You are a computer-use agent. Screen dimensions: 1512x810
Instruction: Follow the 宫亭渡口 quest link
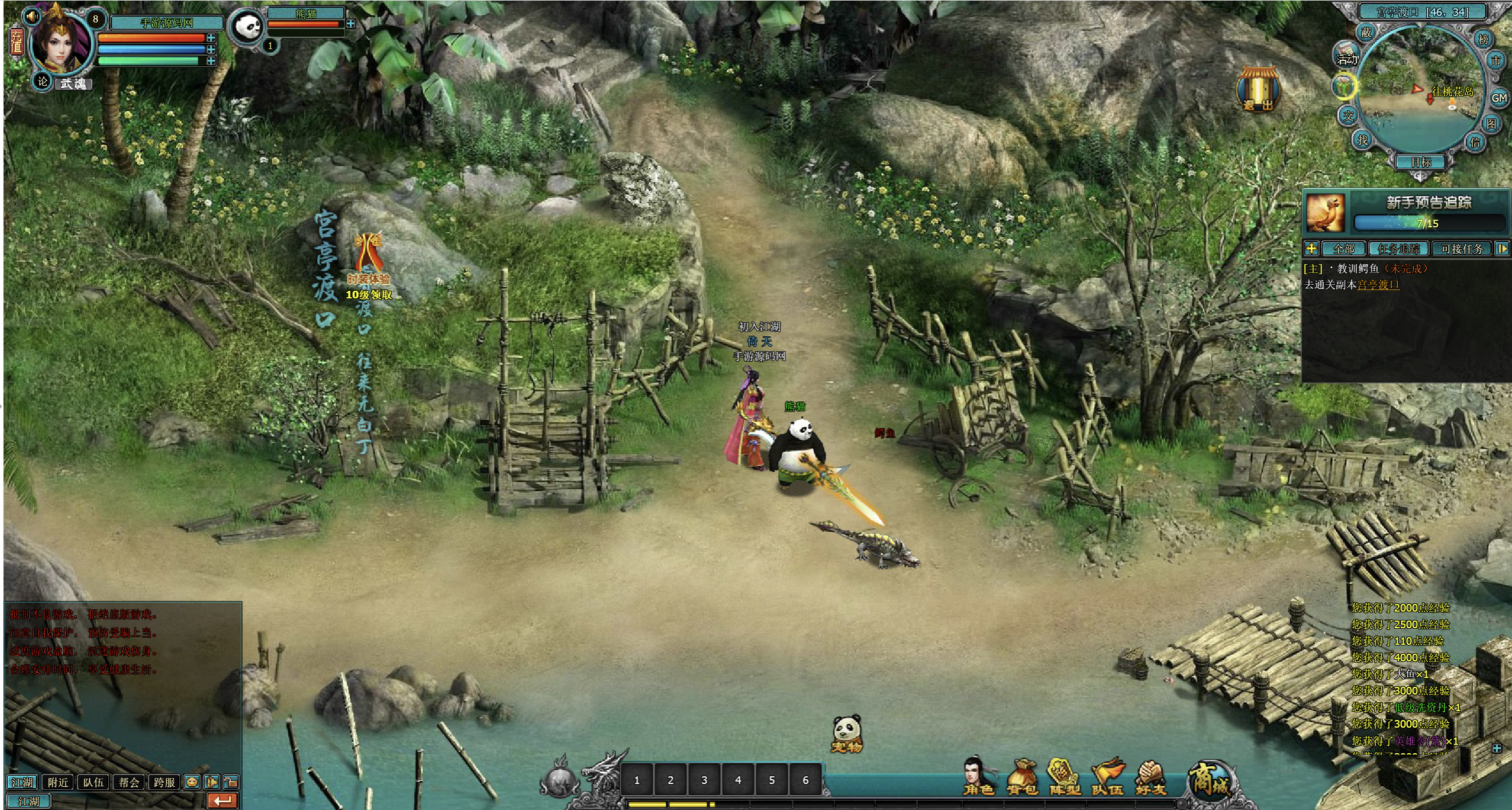point(1378,285)
